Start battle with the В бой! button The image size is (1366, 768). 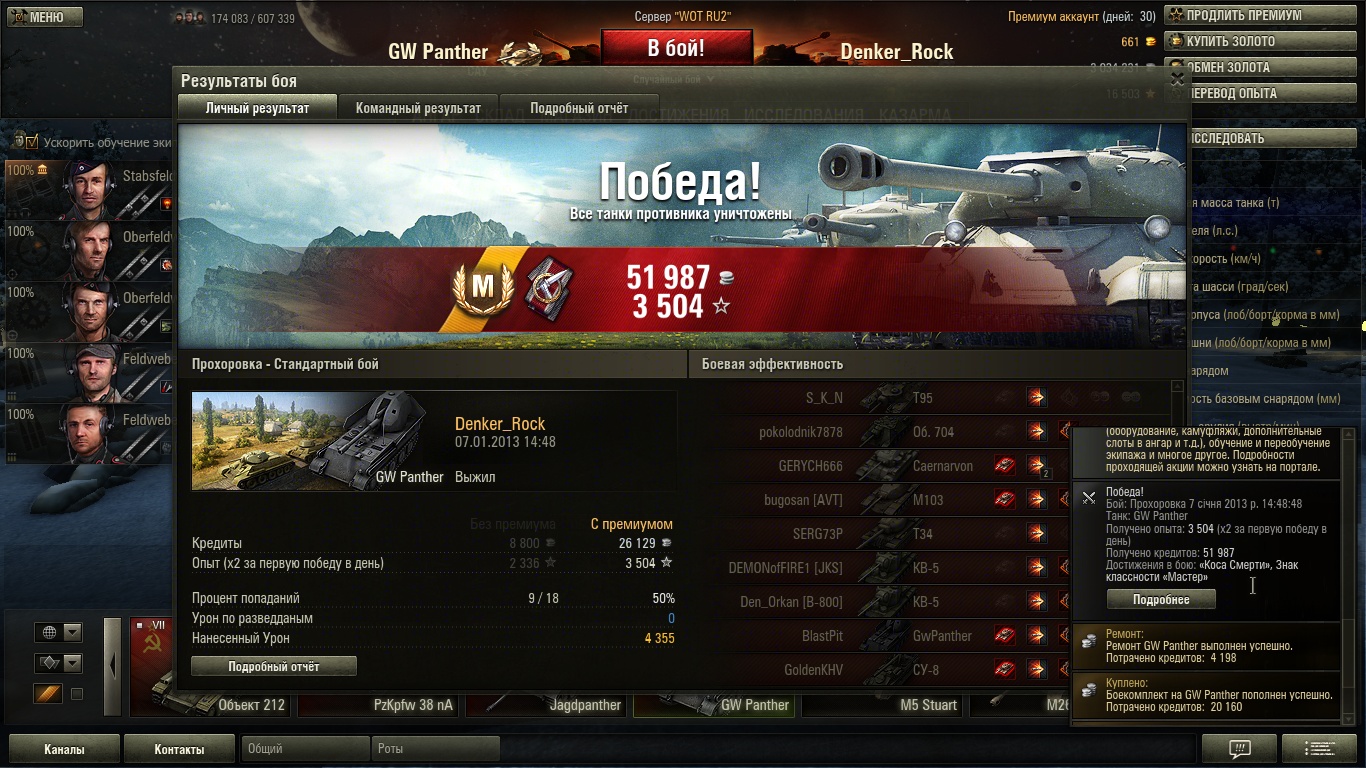[x=676, y=48]
